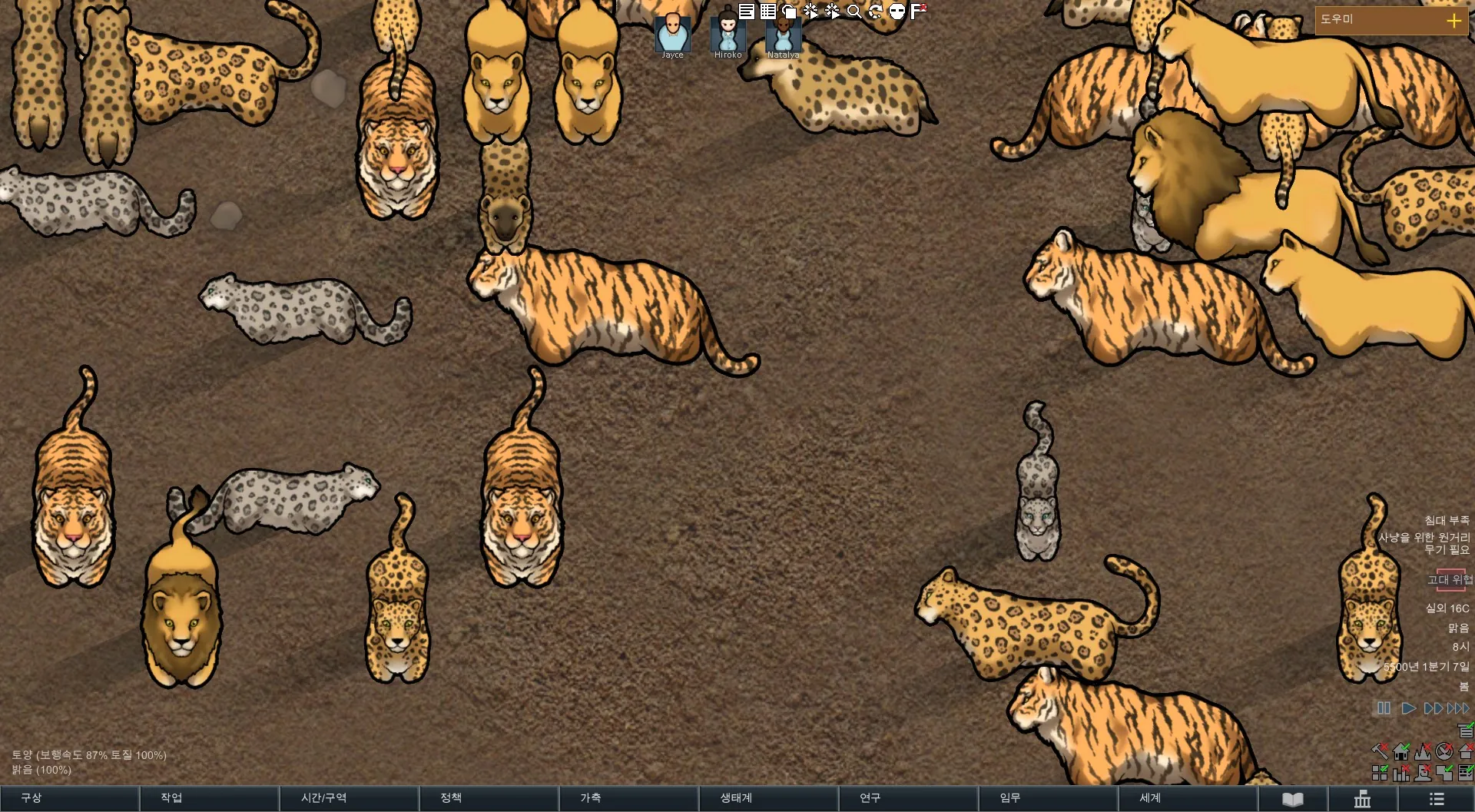Open the 작업 work tab
Screen dimensions: 1475x812
click(x=209, y=798)
